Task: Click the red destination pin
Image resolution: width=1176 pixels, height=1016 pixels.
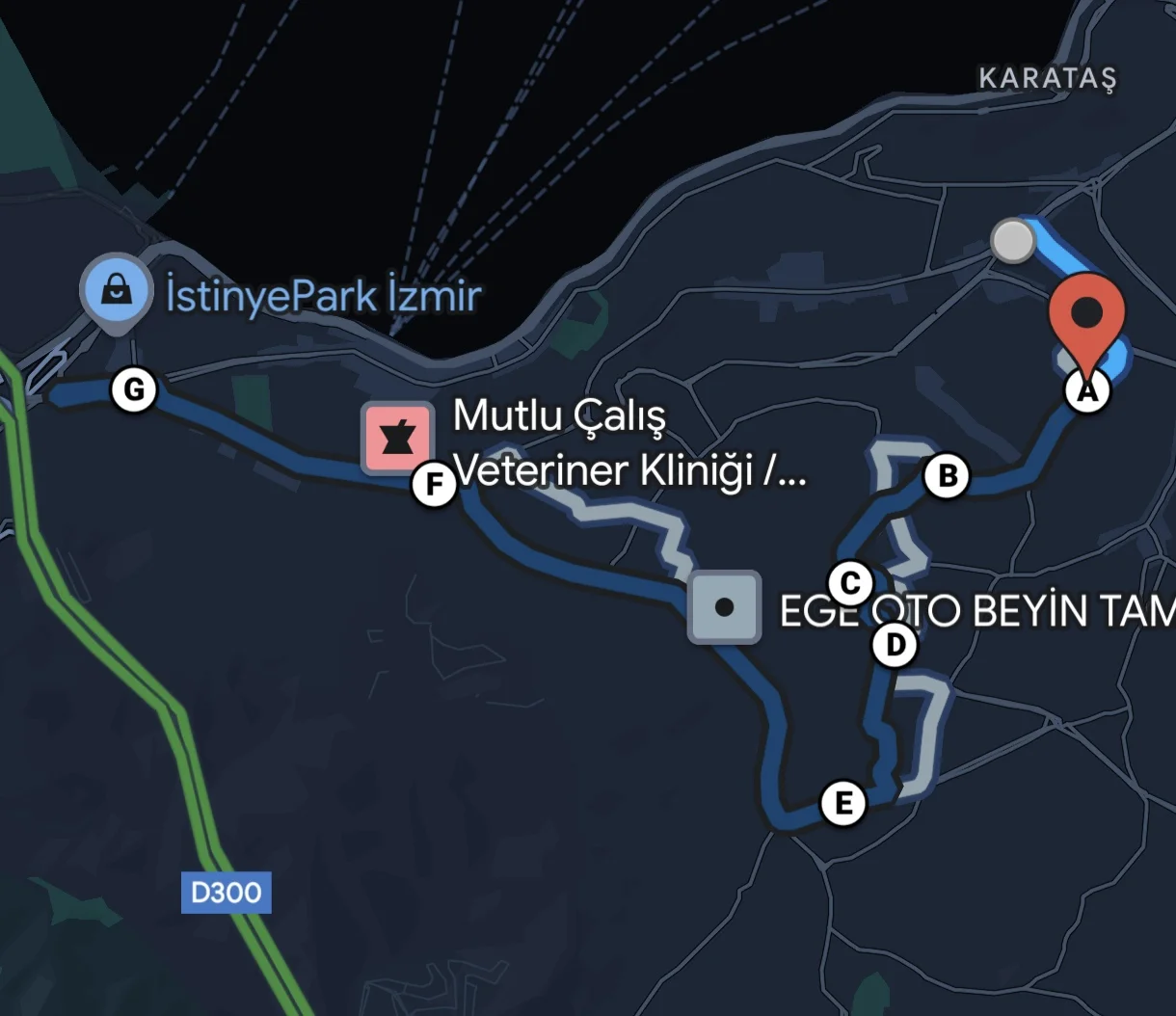Action: pyautogui.click(x=1086, y=314)
